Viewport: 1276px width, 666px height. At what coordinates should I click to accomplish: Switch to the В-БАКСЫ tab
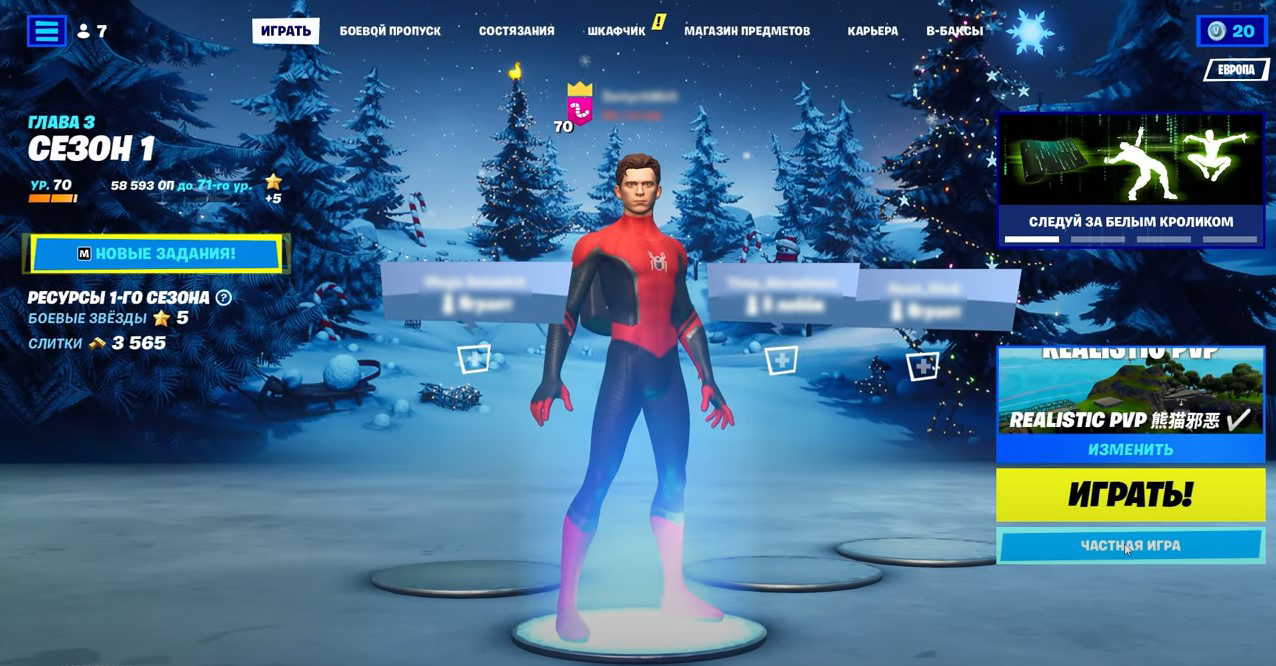tap(954, 31)
